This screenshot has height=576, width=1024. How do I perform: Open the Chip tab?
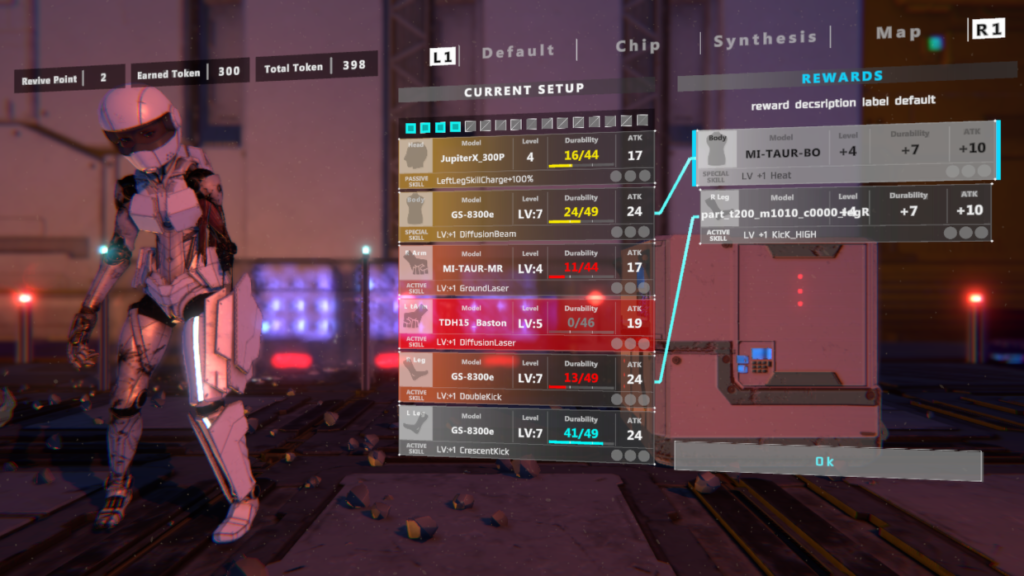click(638, 46)
